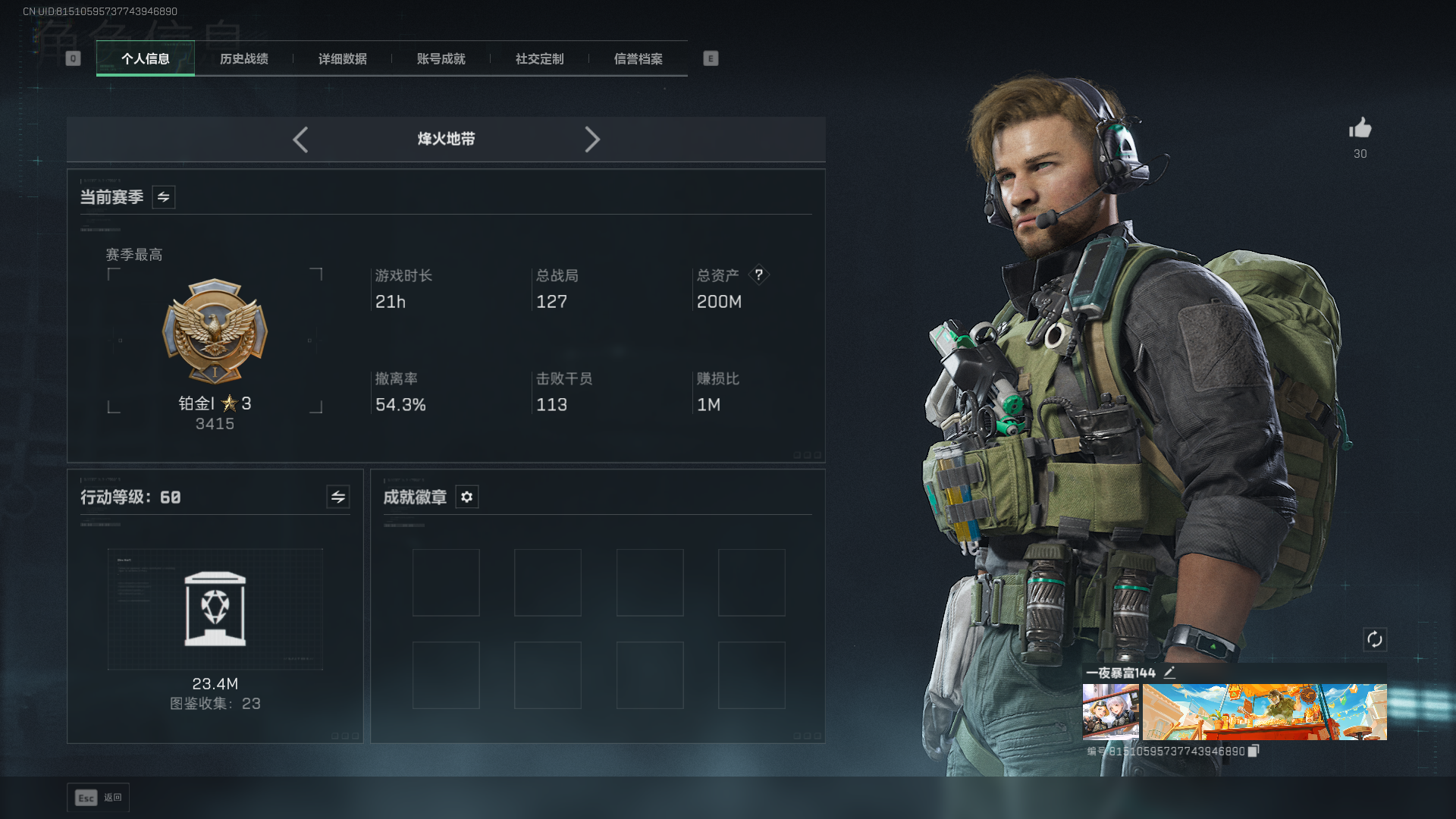Image resolution: width=1456 pixels, height=819 pixels.
Task: Toggle the 行动等级 swap button
Action: (x=337, y=497)
